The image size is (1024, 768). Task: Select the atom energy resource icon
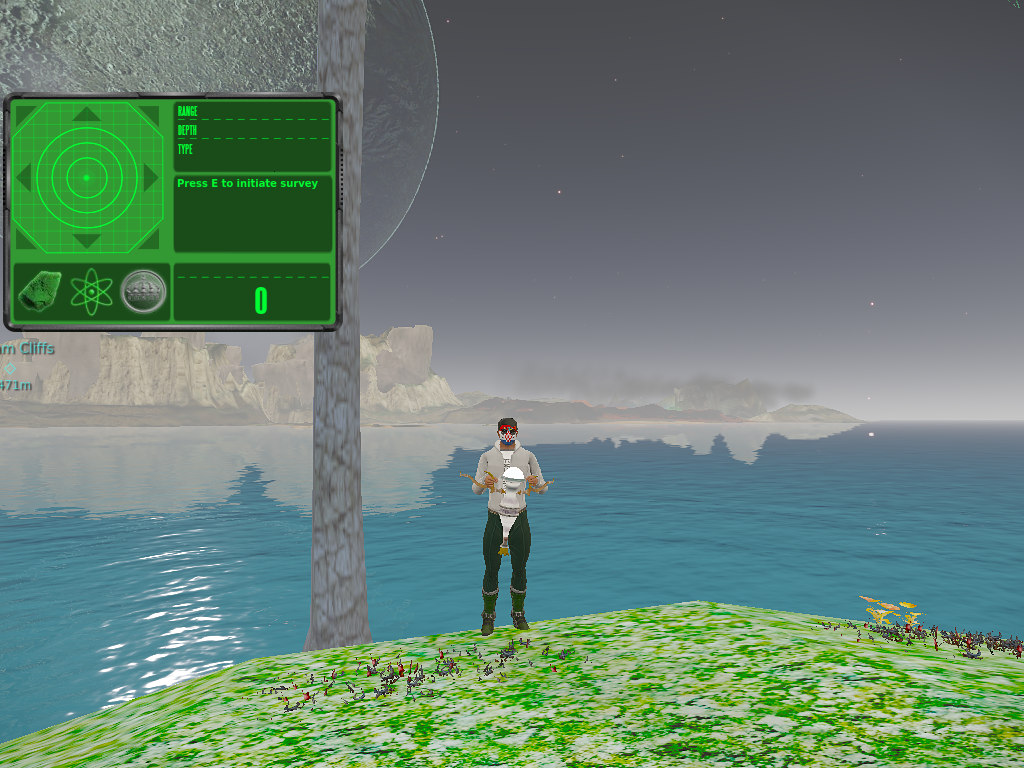click(91, 291)
